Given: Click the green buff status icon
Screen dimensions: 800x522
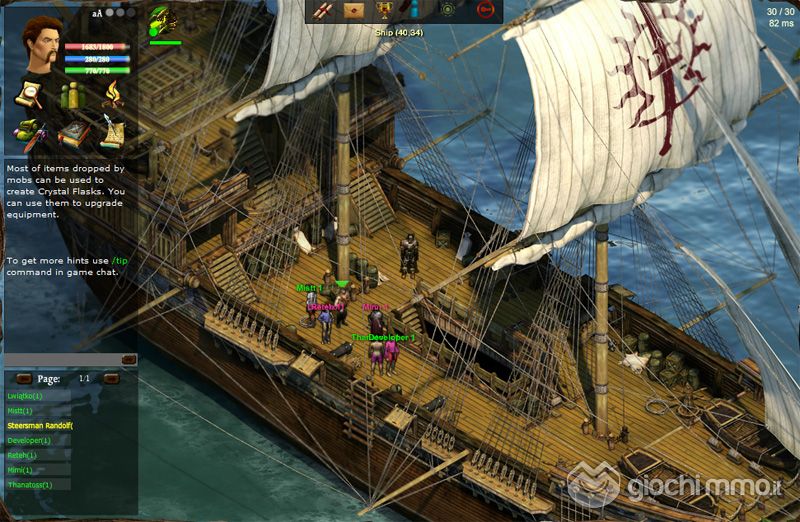Looking at the screenshot, I should (x=163, y=20).
